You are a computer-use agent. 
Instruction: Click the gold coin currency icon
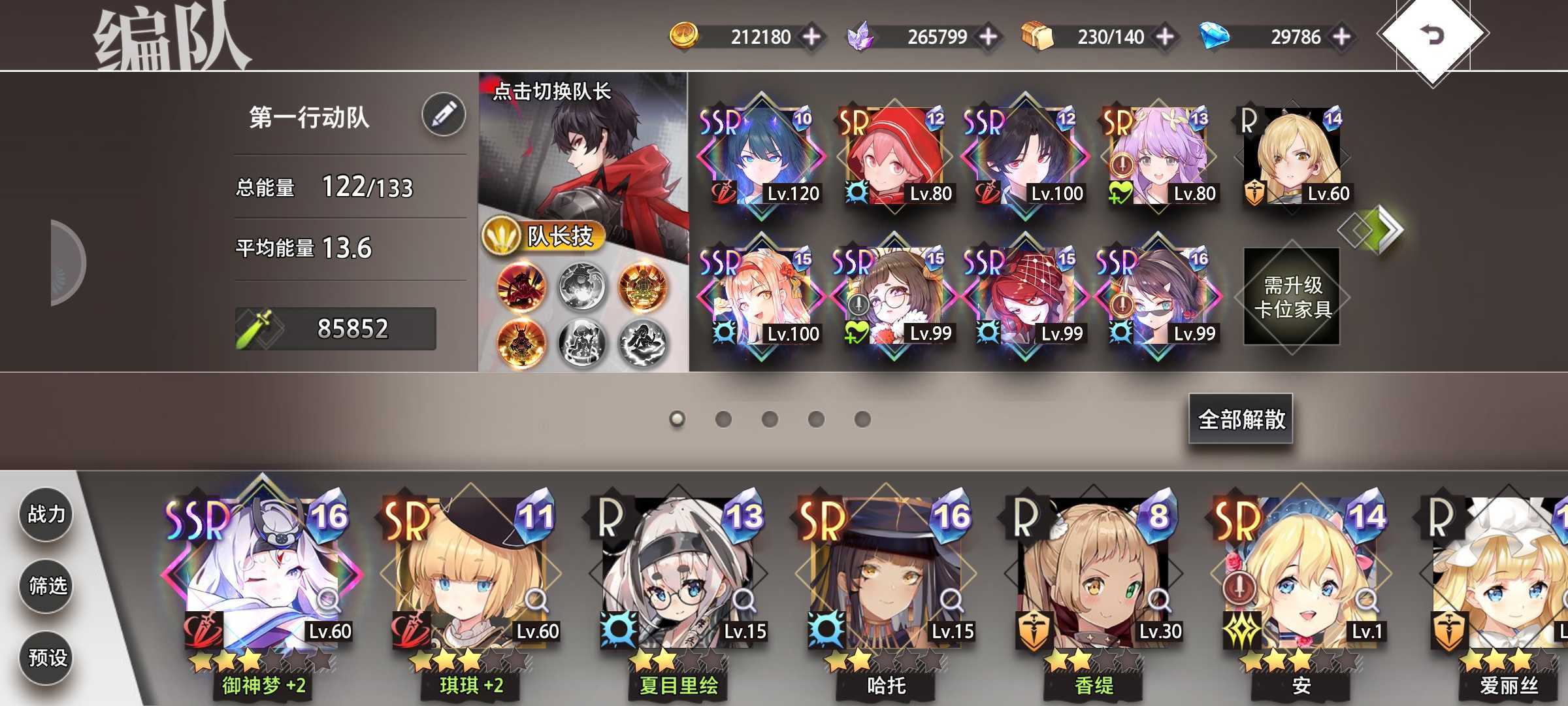(683, 36)
